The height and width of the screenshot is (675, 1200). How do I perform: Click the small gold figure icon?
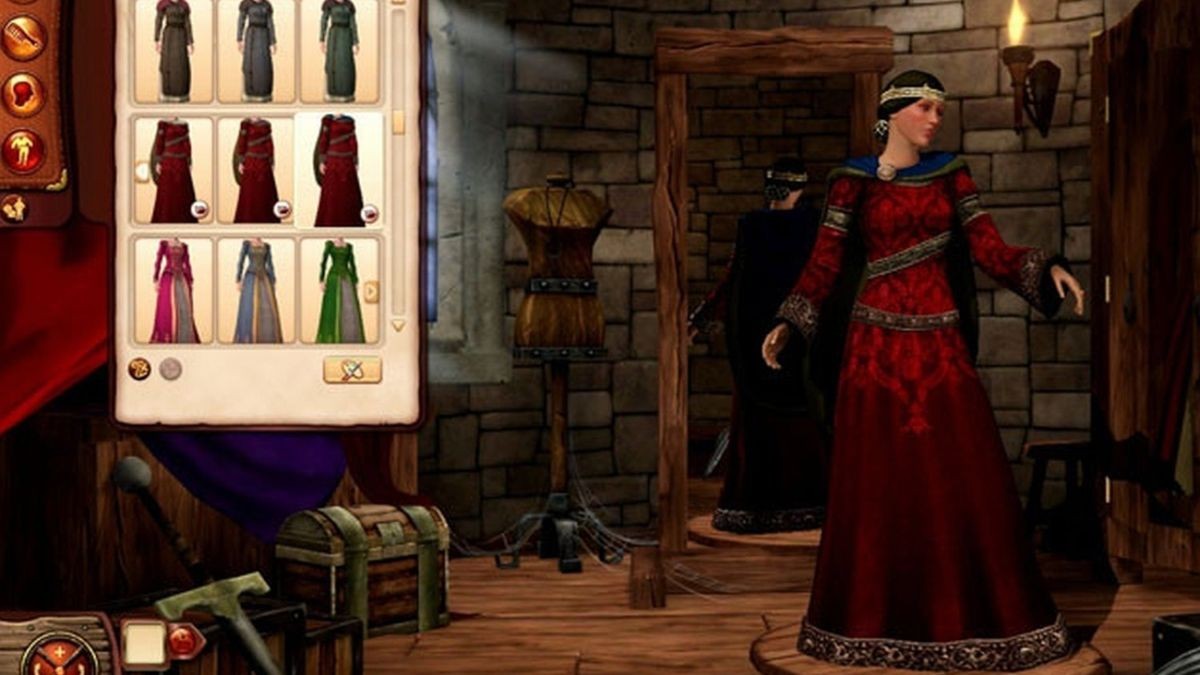point(14,208)
